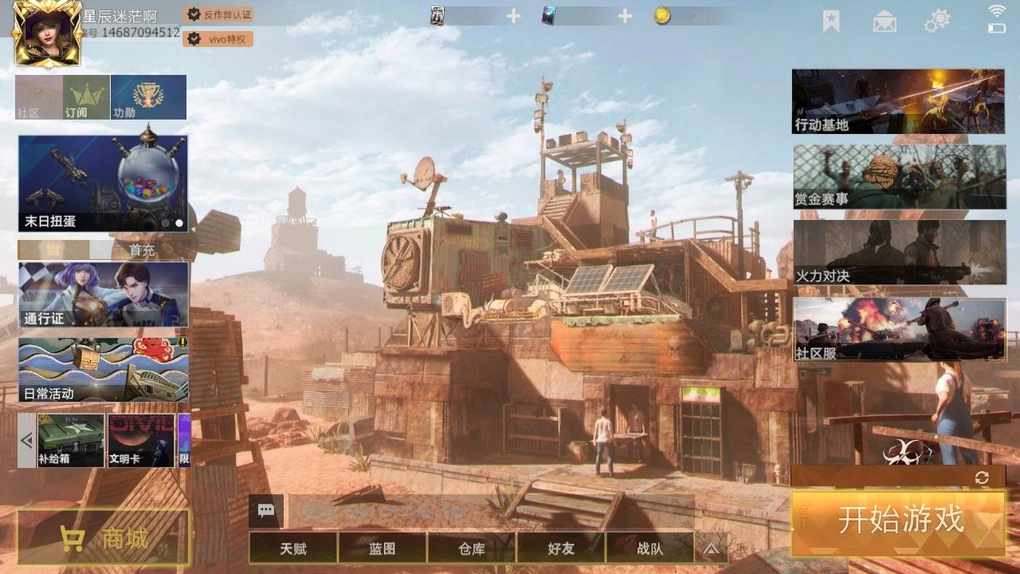Open the 战队 team tab
Viewport: 1020px width, 574px height.
coord(649,548)
